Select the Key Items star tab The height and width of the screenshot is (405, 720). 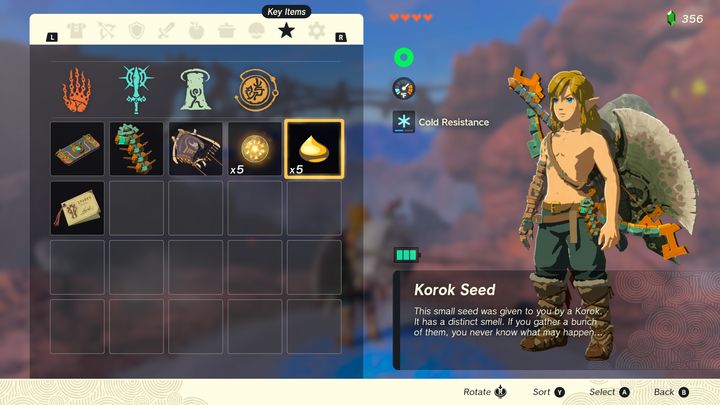coord(287,31)
